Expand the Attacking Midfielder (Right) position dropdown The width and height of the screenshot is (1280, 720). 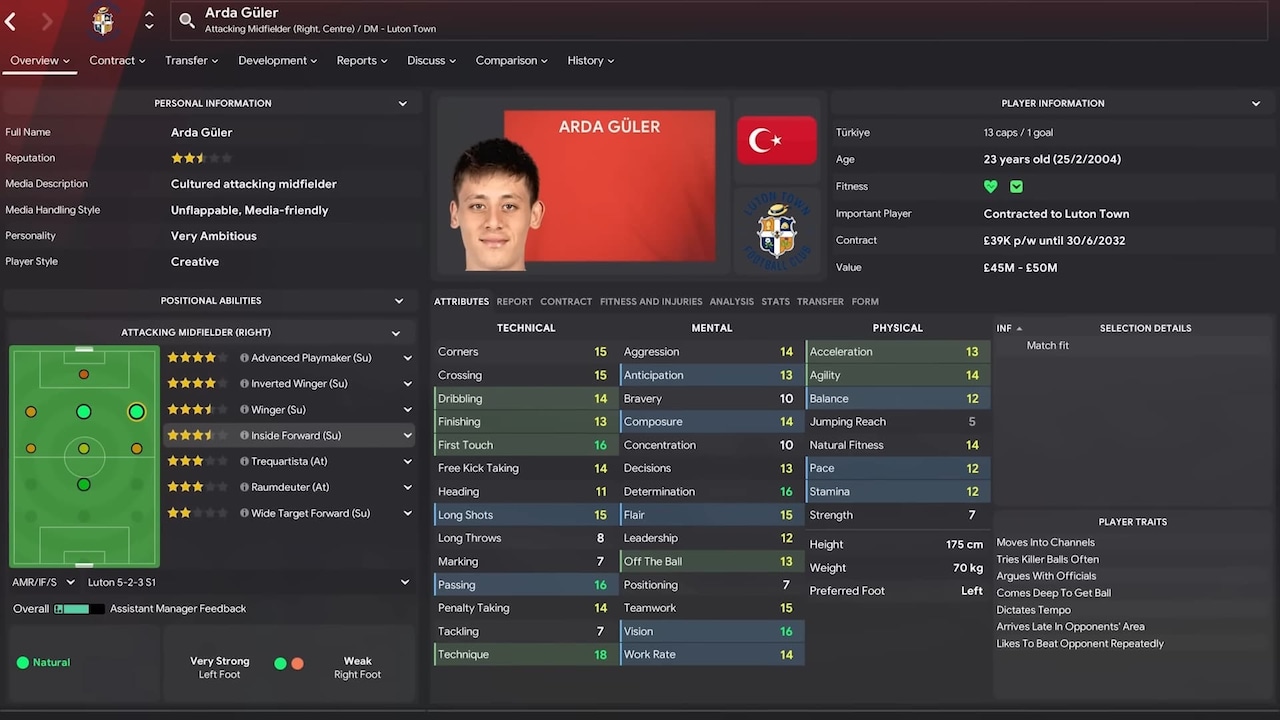tap(396, 333)
